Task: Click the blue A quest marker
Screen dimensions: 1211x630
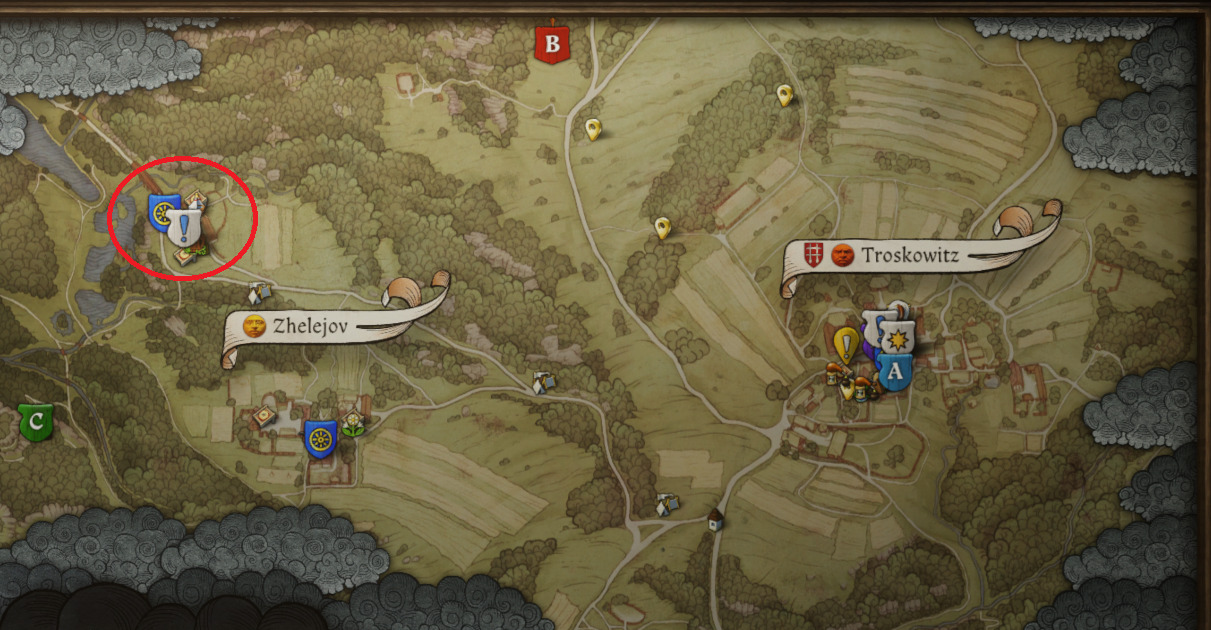Action: pyautogui.click(x=895, y=374)
